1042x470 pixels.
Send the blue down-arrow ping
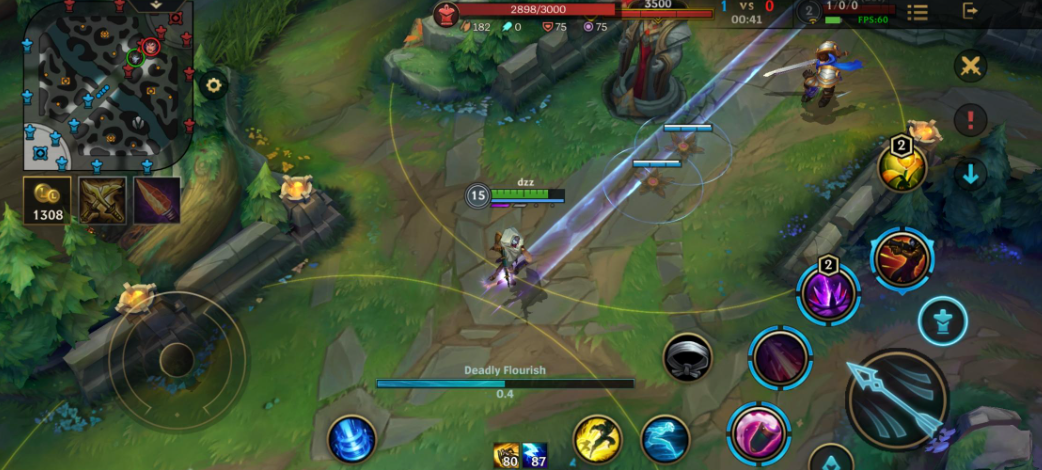tap(970, 174)
